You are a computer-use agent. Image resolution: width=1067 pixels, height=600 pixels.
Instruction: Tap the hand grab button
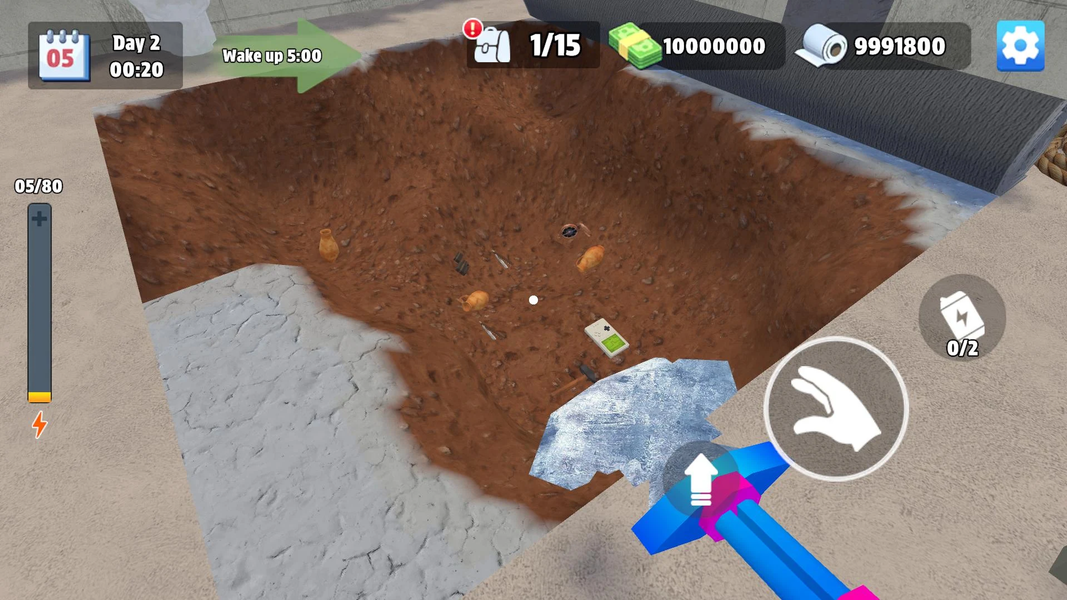pyautogui.click(x=836, y=409)
